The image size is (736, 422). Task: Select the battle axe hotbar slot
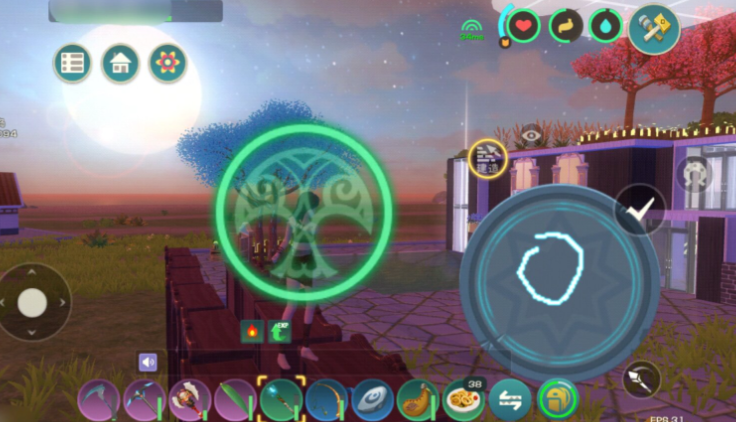189,401
